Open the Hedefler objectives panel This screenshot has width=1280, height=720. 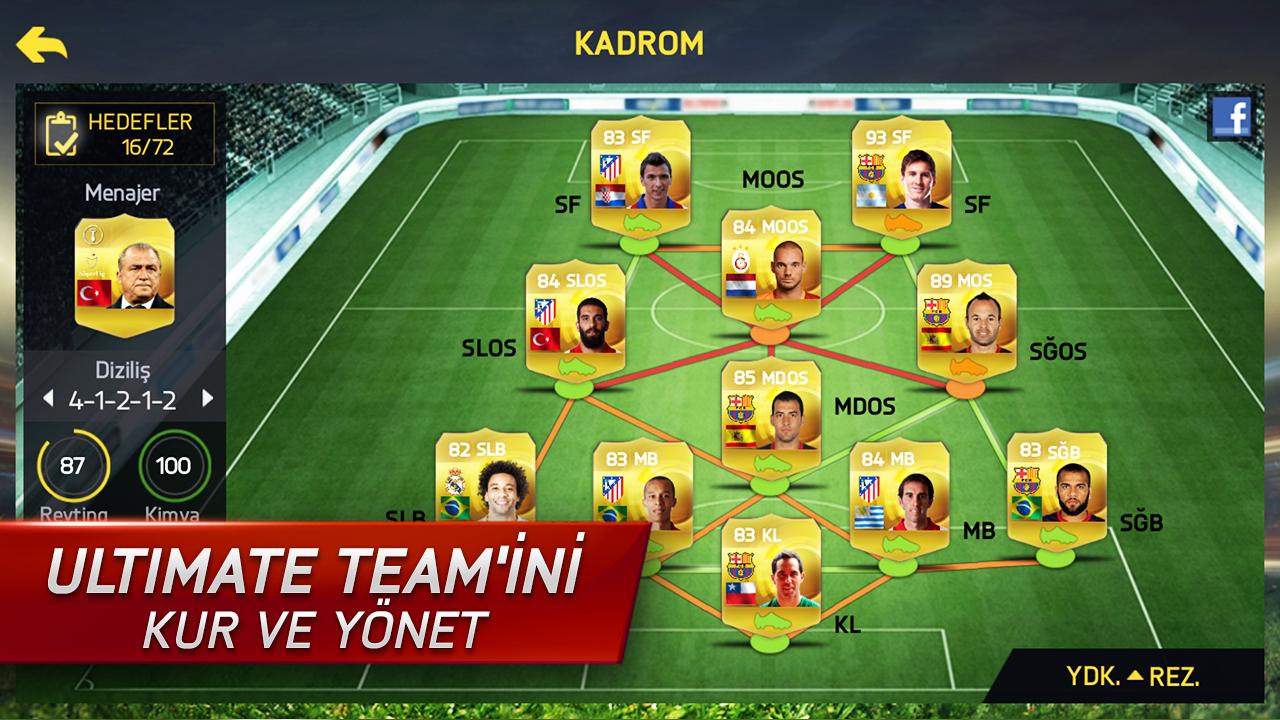click(125, 134)
